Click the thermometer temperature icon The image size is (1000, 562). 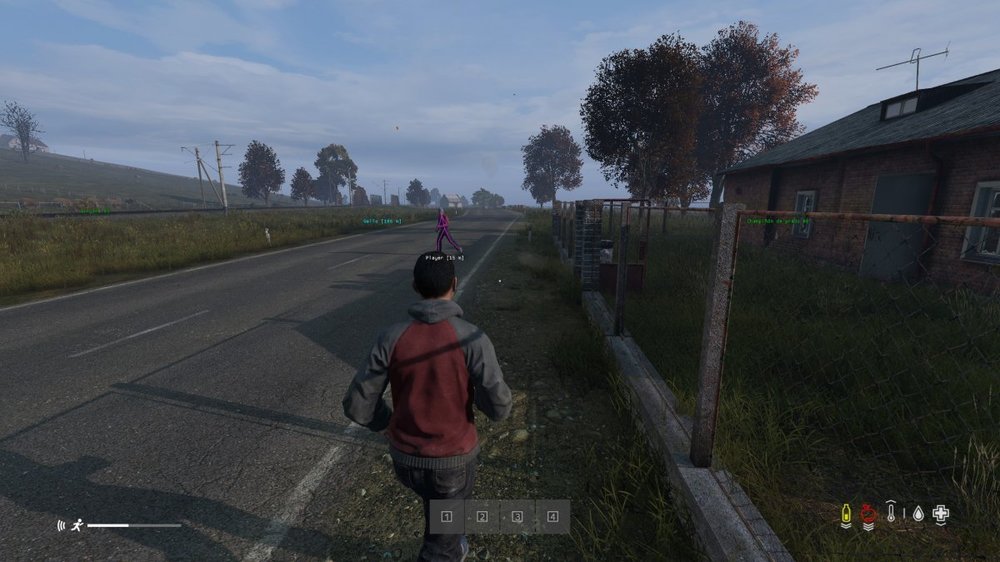coord(892,514)
